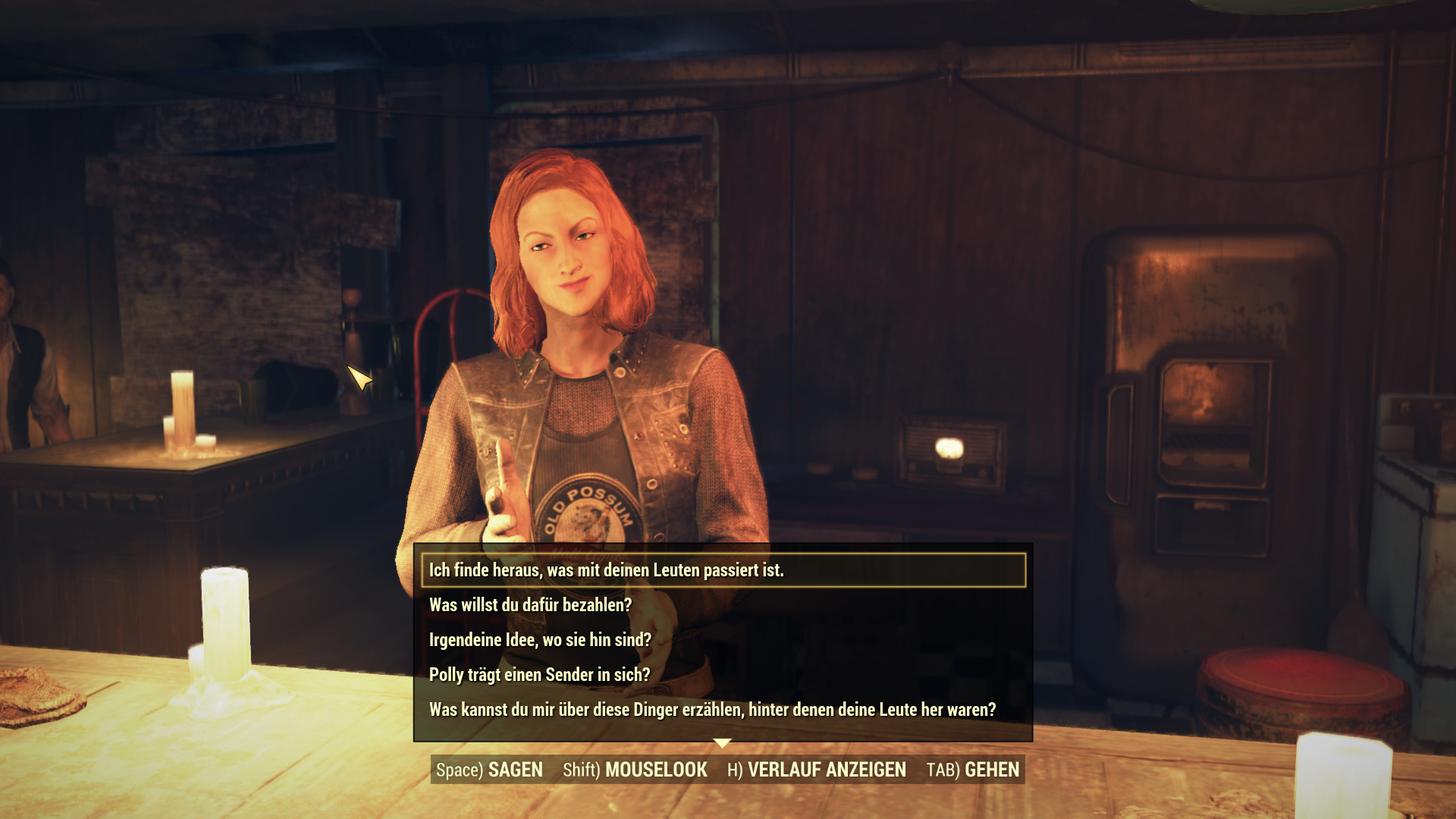
Task: Ask "Irgendeine Idee, wo sie hin sind?"
Action: pos(540,639)
